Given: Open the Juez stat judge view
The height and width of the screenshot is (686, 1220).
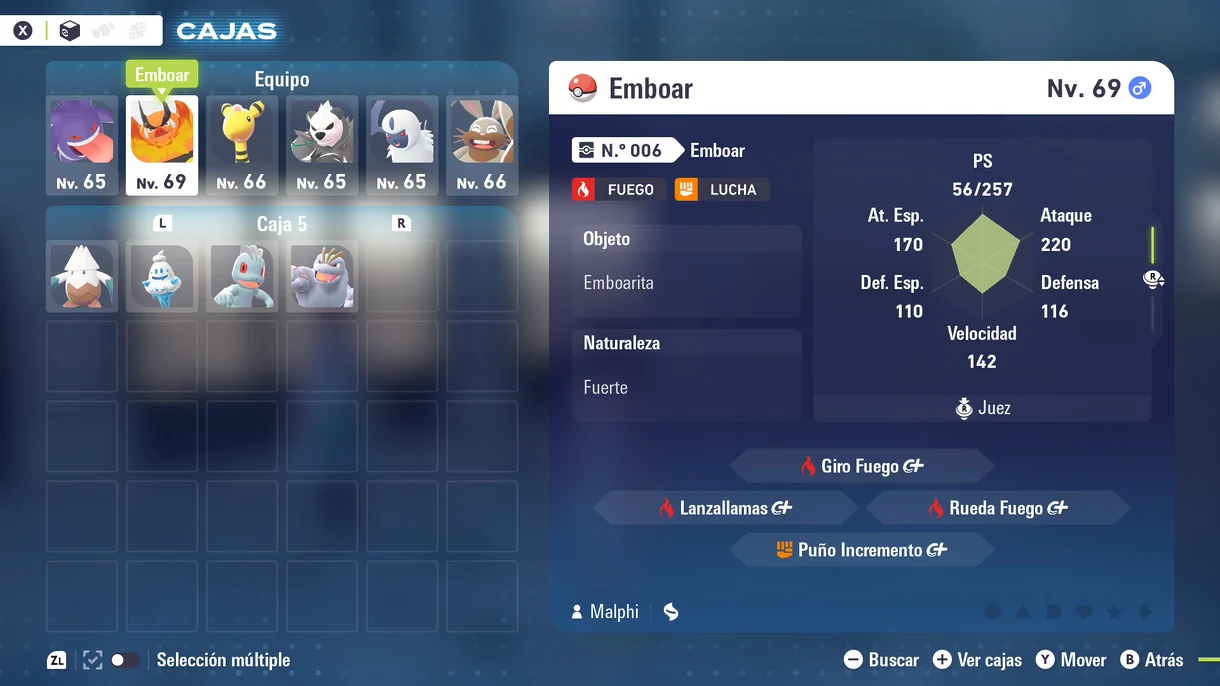Looking at the screenshot, I should (982, 408).
